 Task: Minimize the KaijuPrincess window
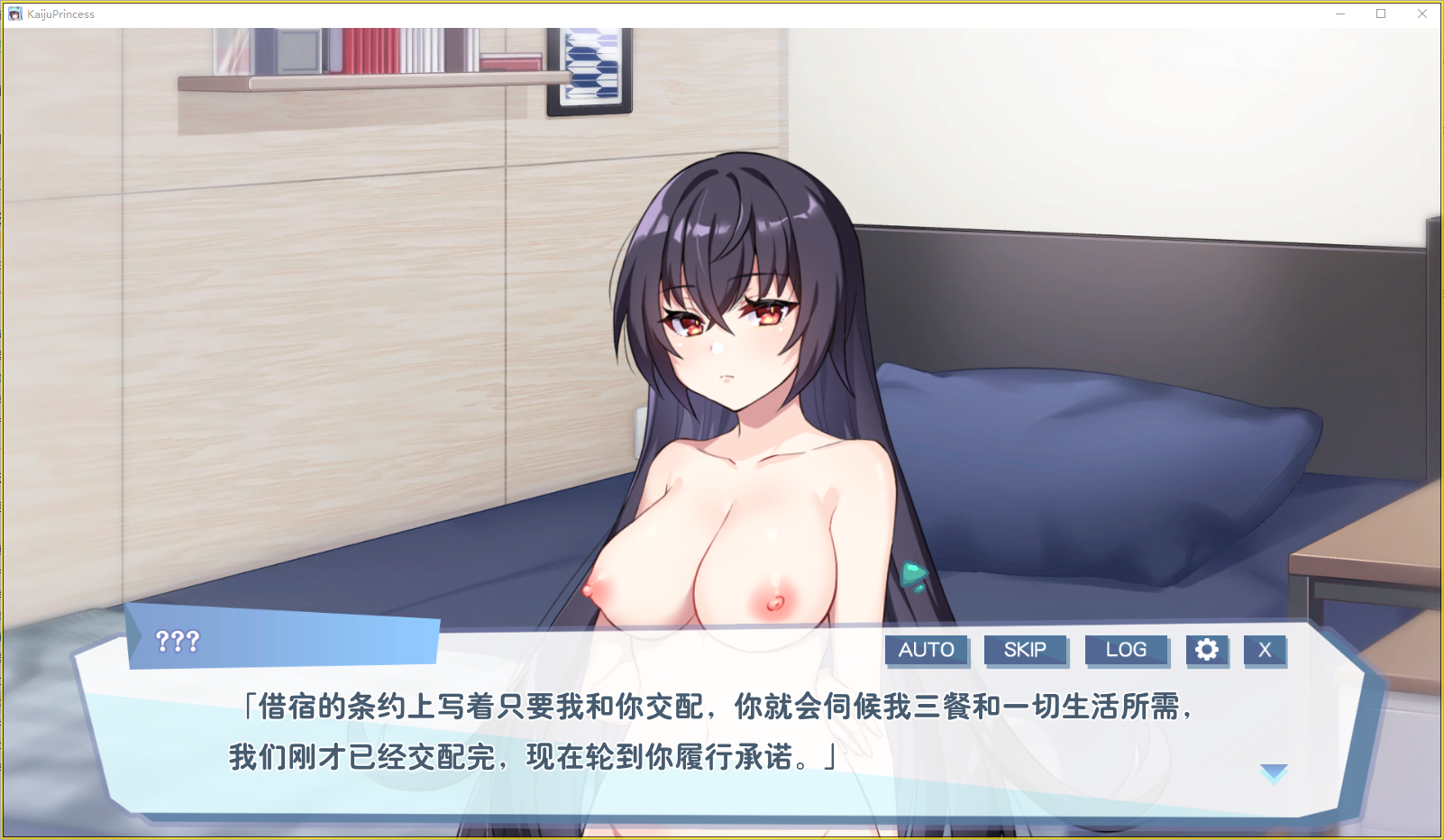[1340, 14]
